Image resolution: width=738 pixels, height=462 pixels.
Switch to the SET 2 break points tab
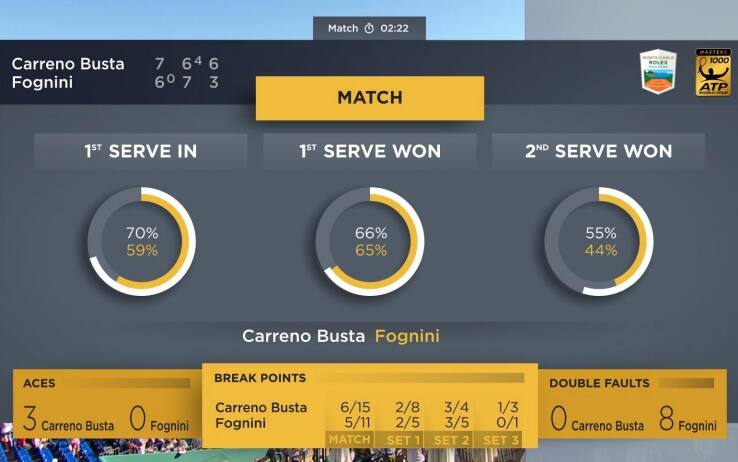click(452, 439)
